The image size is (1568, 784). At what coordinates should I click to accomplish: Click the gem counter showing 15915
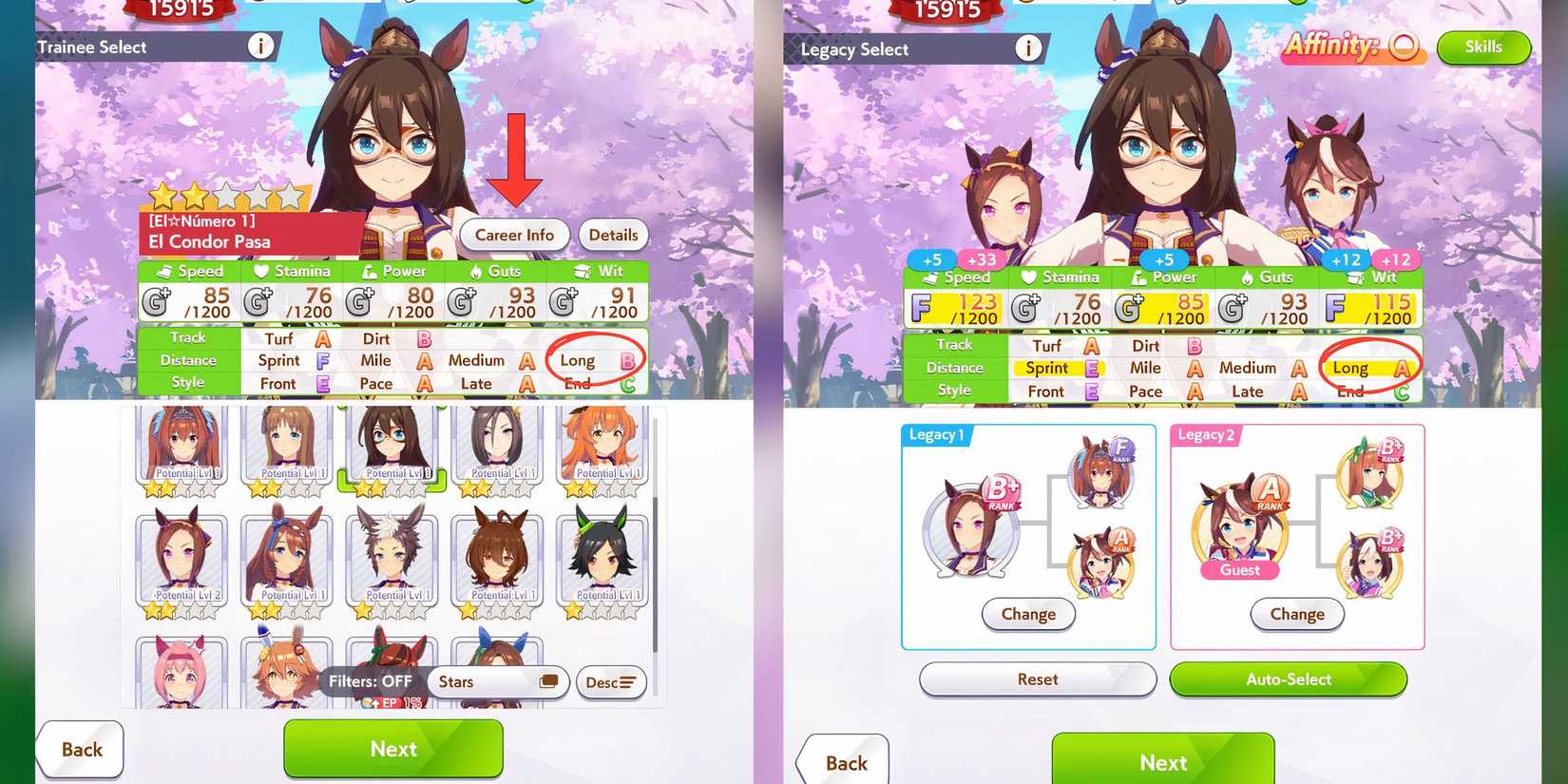tap(181, 10)
